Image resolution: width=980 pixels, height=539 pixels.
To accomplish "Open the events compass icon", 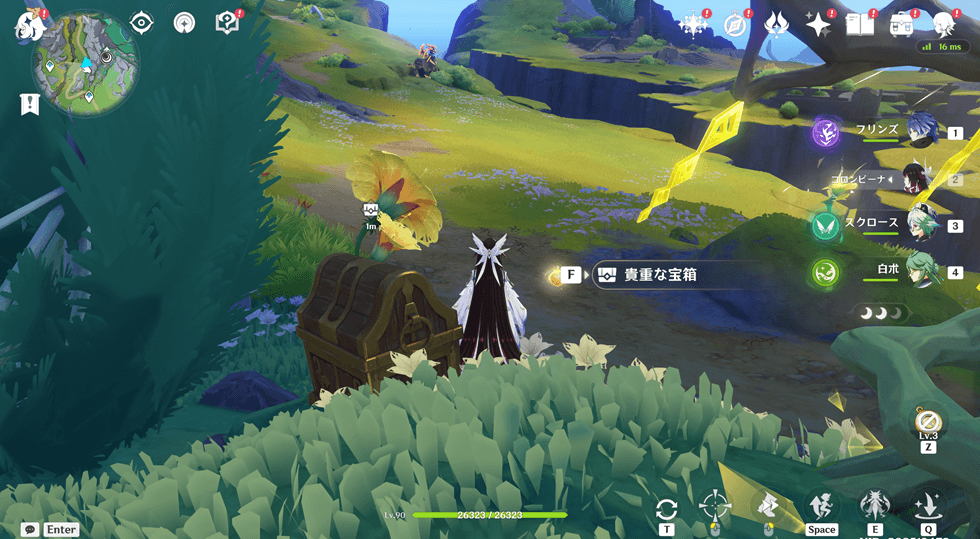I will click(736, 25).
